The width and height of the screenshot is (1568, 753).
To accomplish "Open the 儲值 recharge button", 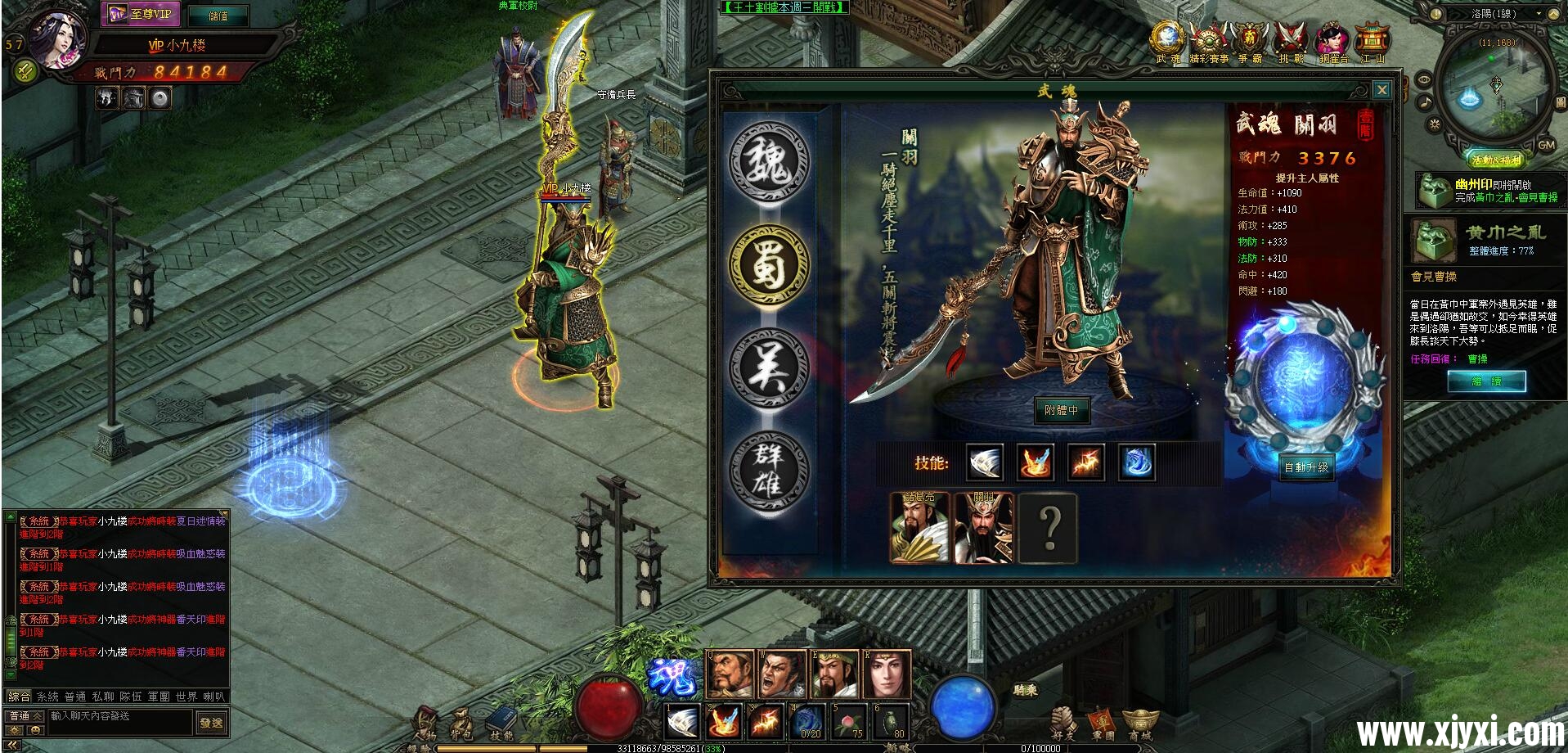I will pyautogui.click(x=218, y=16).
